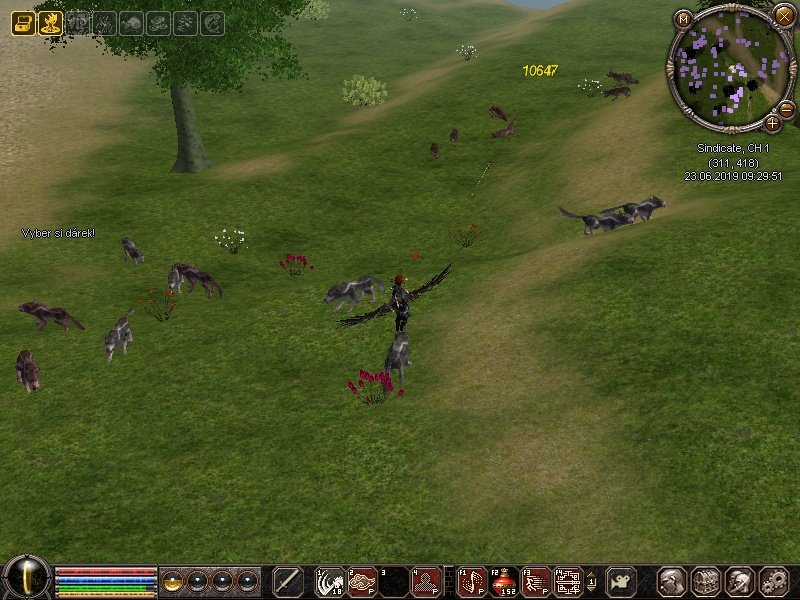
Task: Open the large map with the M button
Action: coord(684,18)
